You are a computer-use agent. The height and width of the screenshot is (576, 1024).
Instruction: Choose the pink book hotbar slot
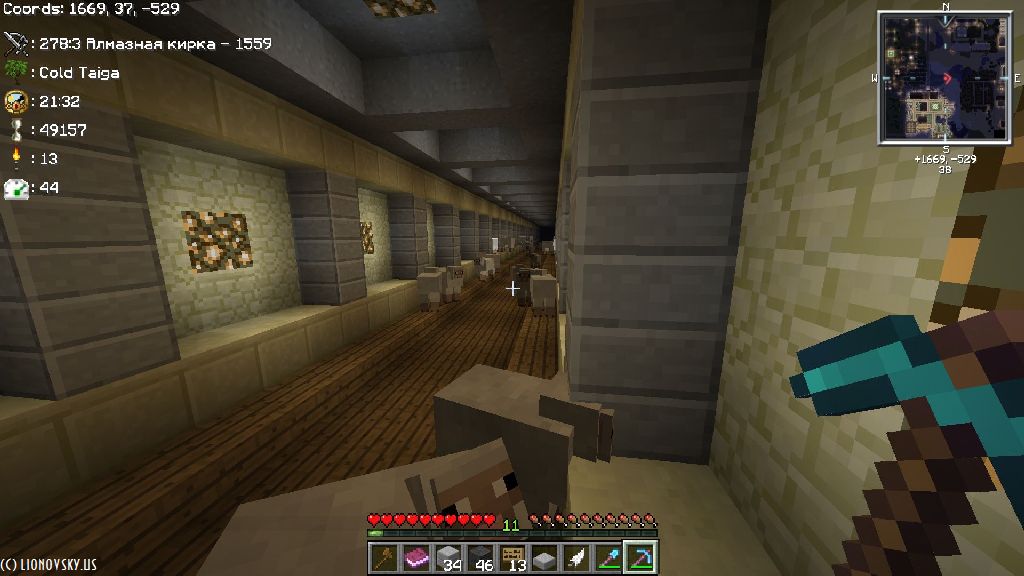(x=417, y=557)
